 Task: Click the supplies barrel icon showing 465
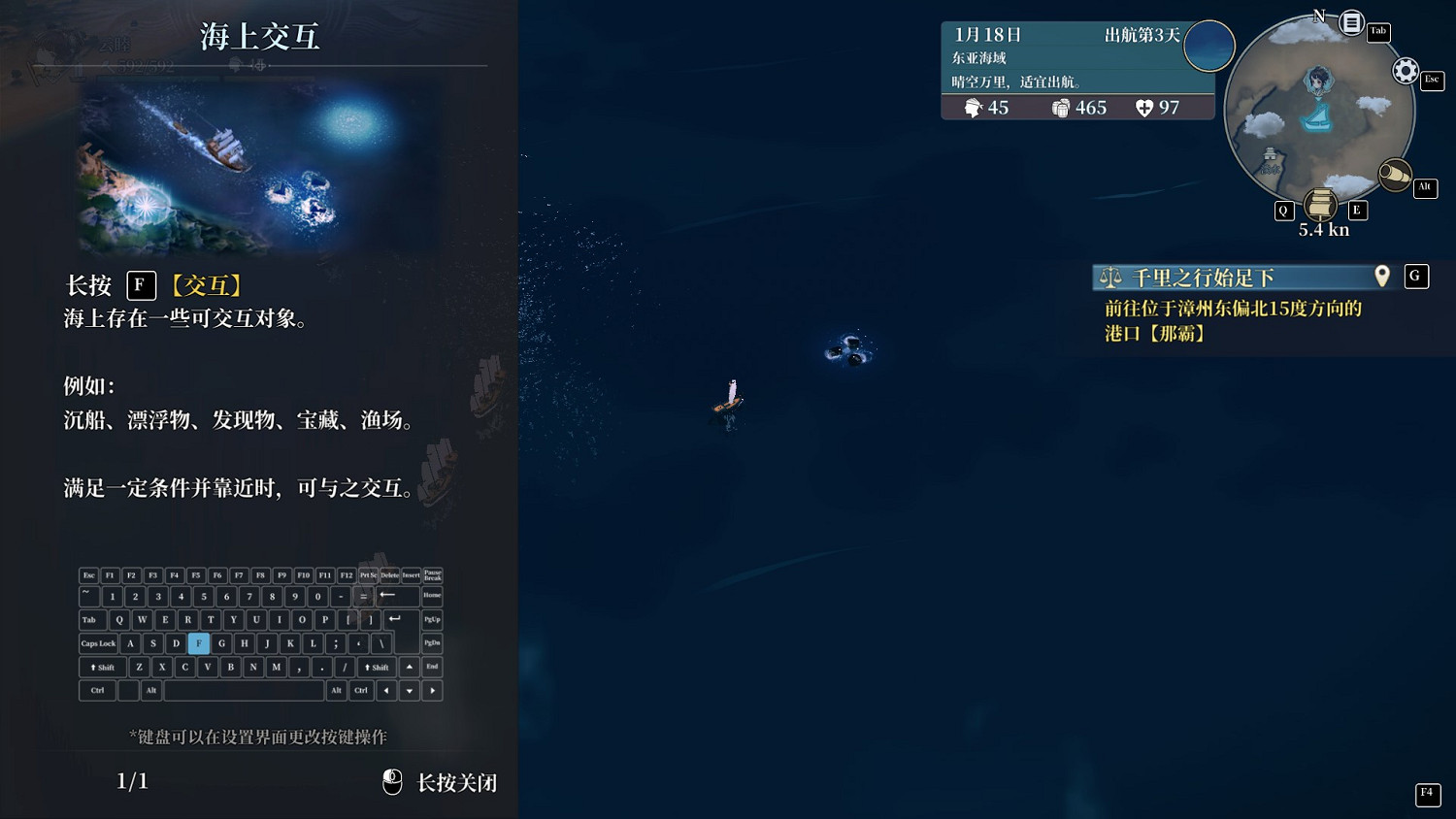click(1060, 108)
